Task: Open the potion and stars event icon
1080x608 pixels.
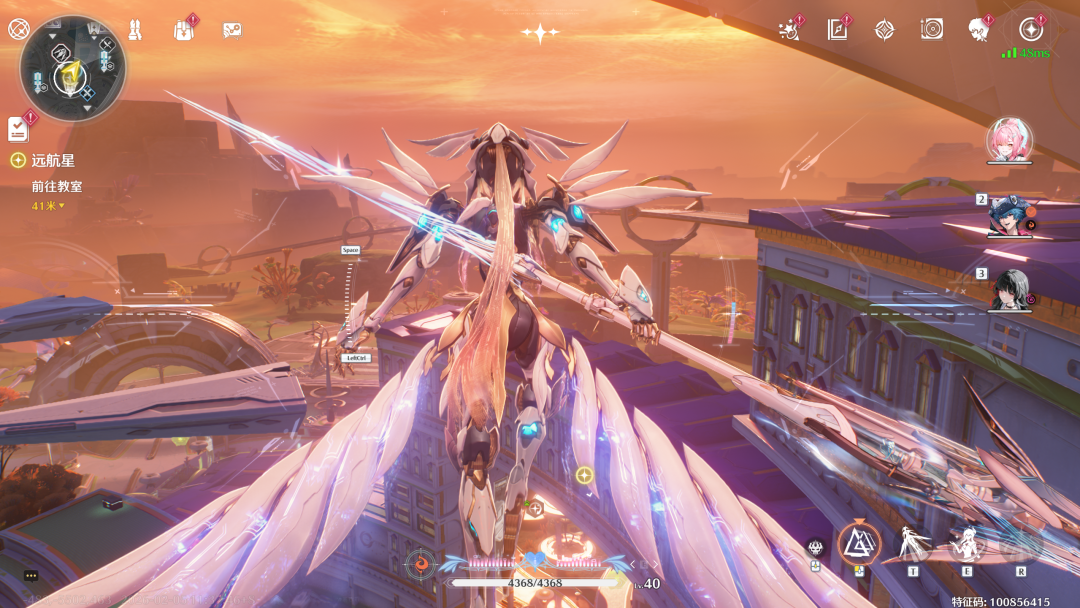Action: (790, 30)
